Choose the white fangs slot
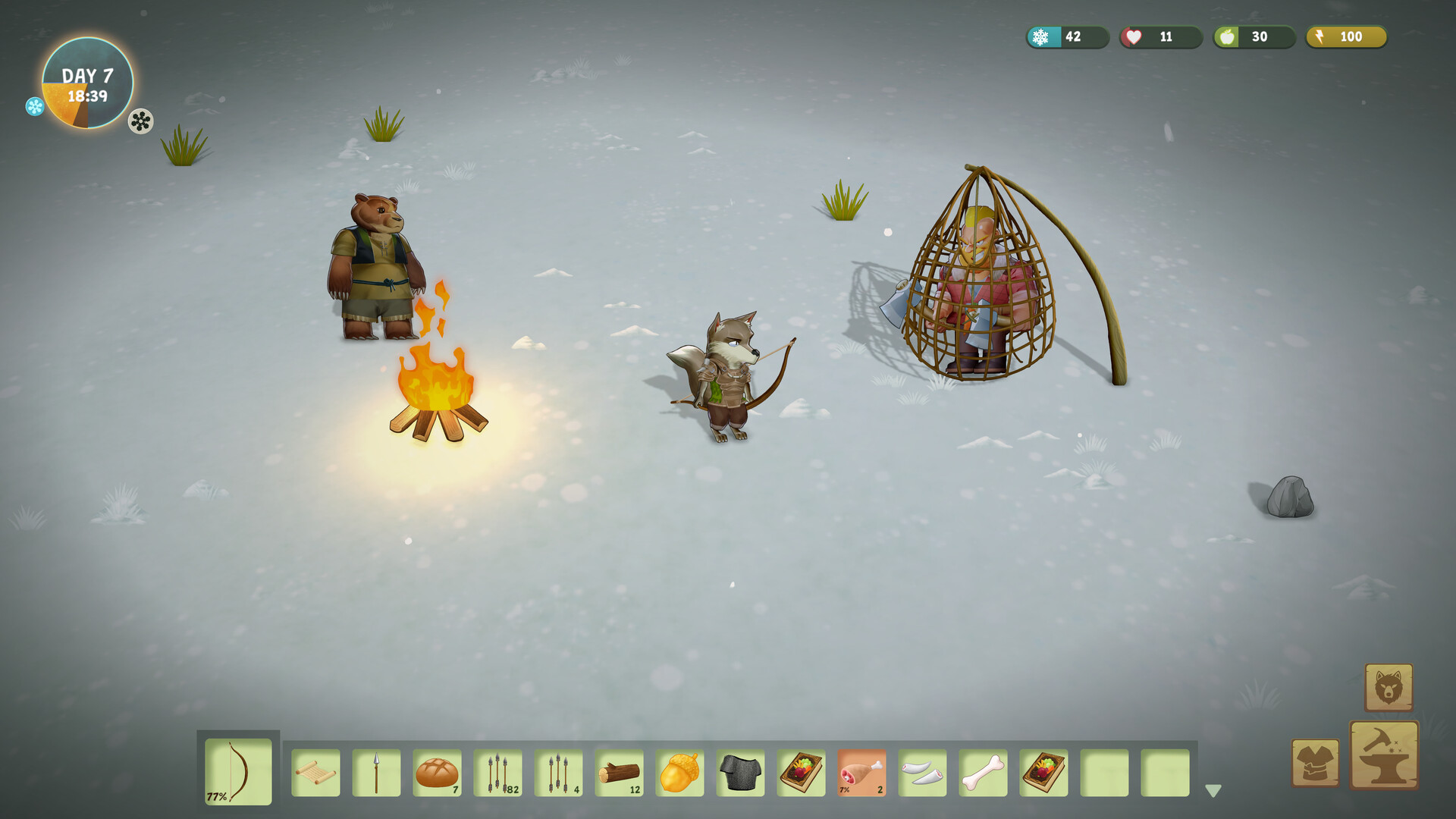 [922, 773]
